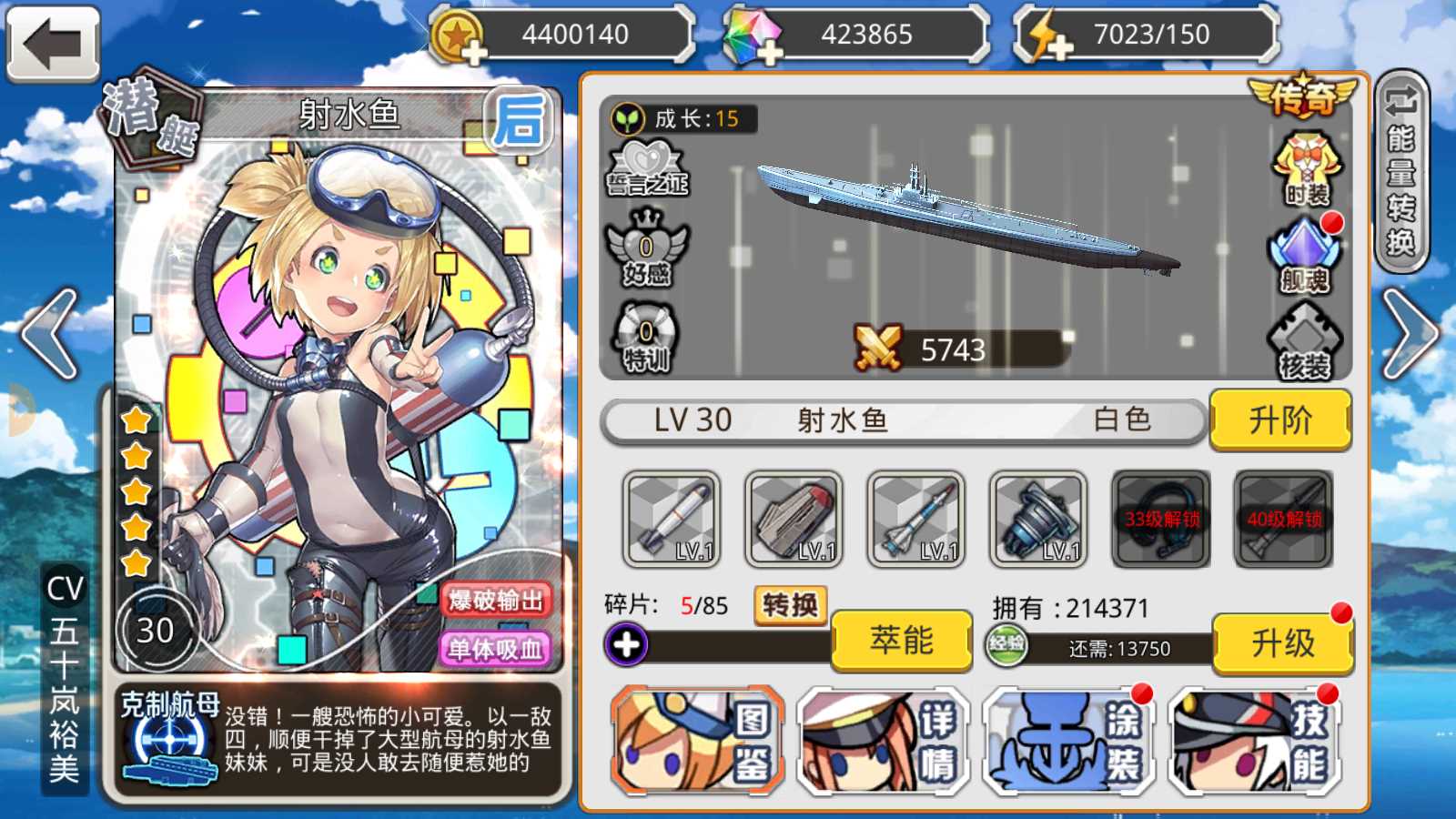Switch to the previous ship
The height and width of the screenshot is (819, 1456).
coord(50,334)
